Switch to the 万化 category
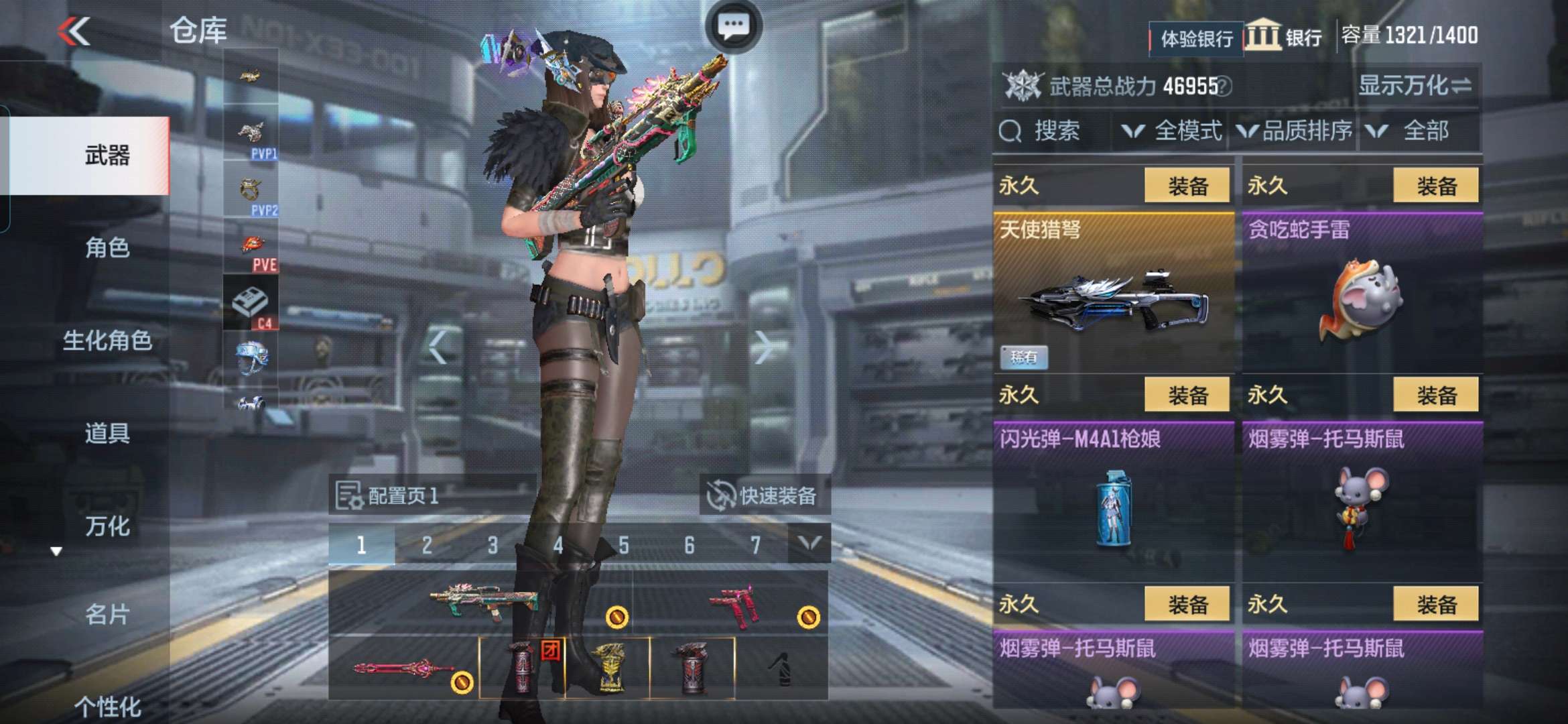Image resolution: width=1568 pixels, height=724 pixels. (x=107, y=526)
